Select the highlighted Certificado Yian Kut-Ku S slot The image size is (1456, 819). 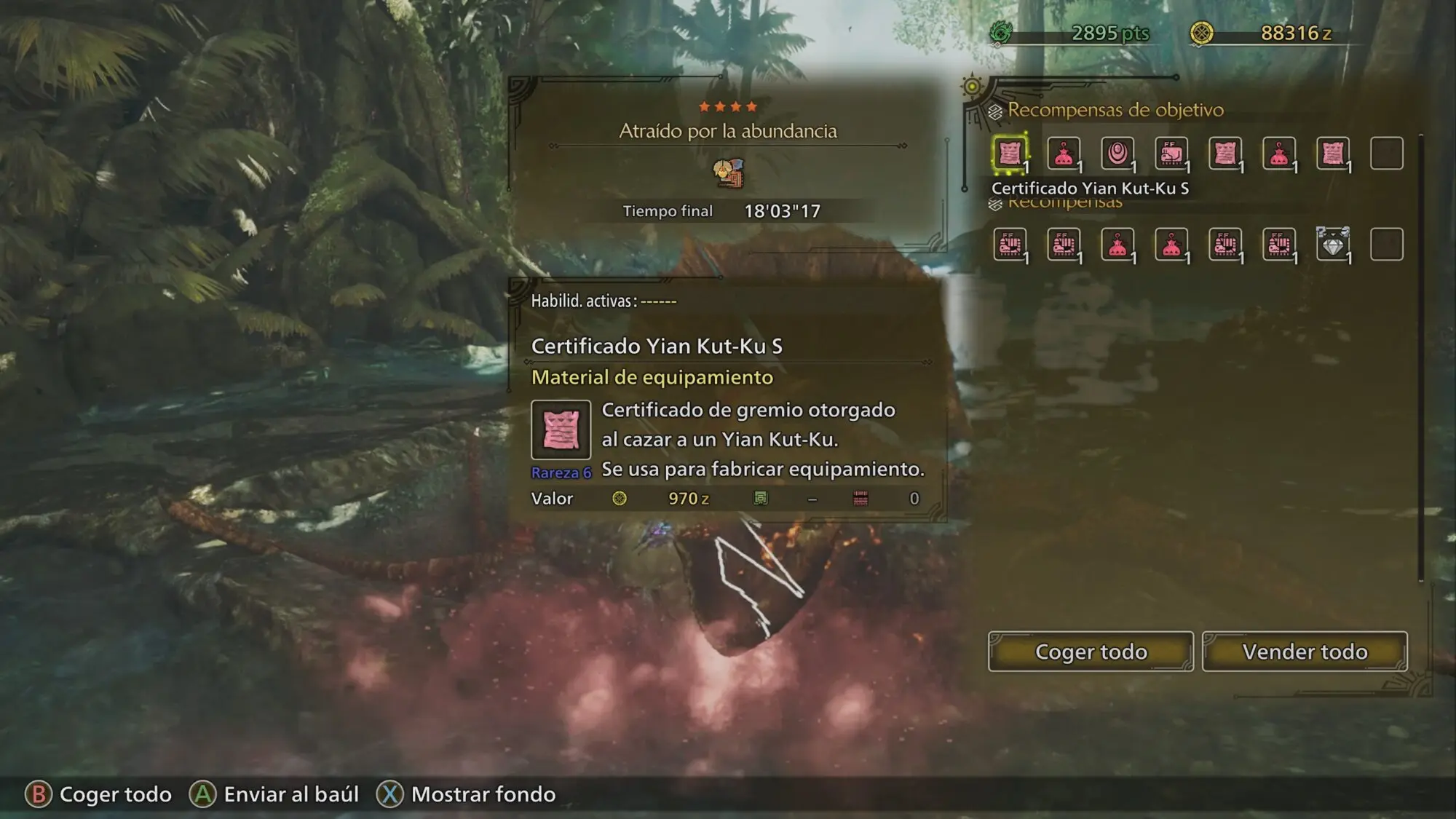tap(1010, 154)
